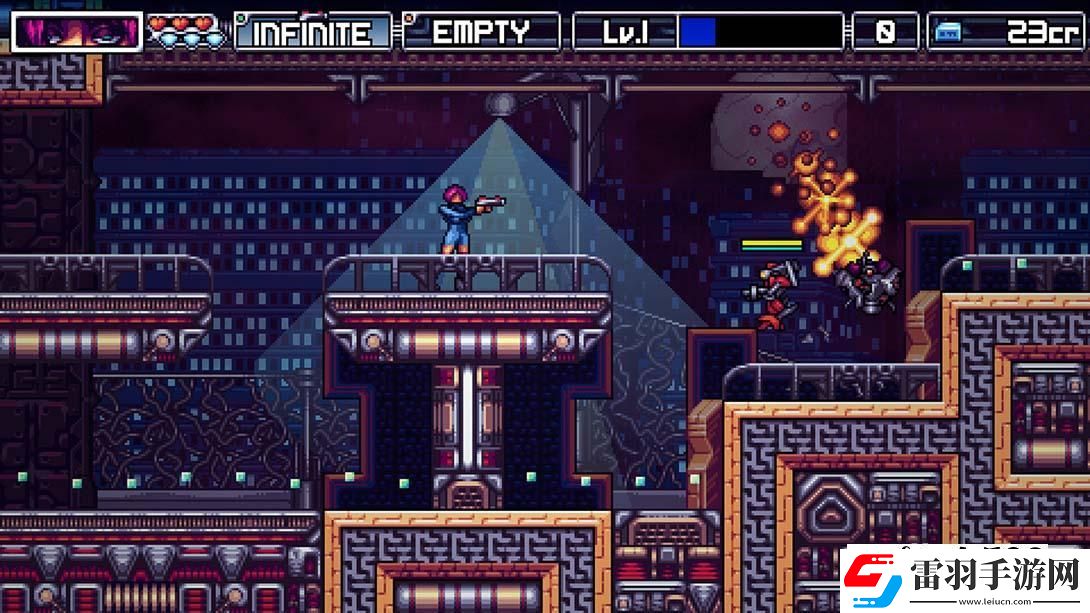Click the character portrait in the HUD

pyautogui.click(x=76, y=32)
